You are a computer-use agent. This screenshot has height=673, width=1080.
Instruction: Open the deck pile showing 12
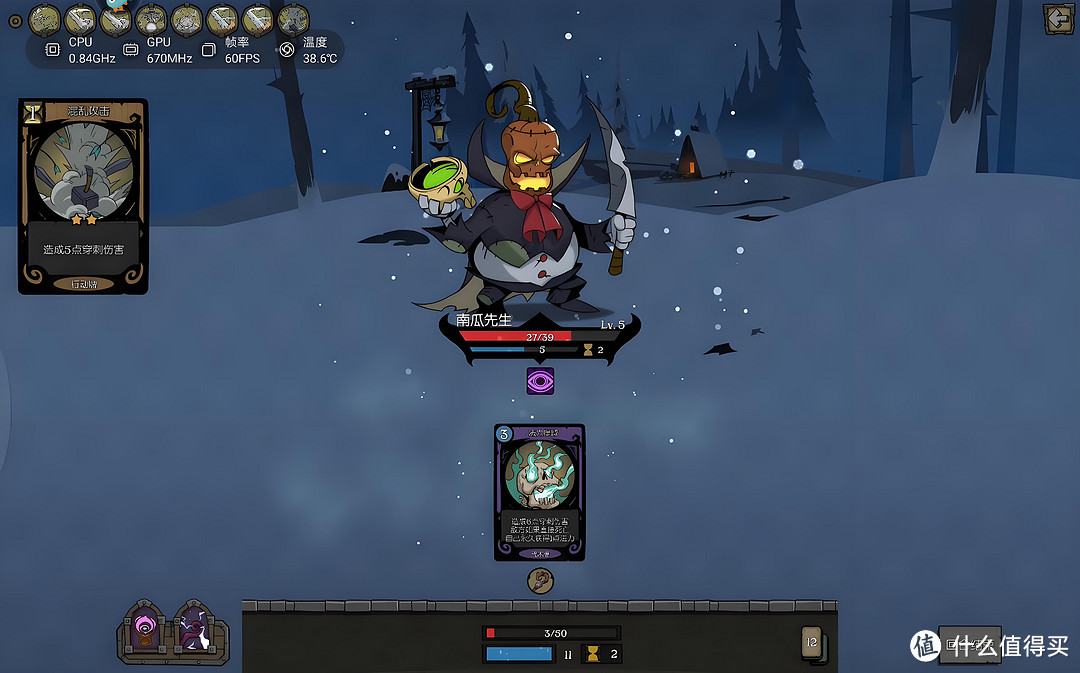[x=813, y=644]
